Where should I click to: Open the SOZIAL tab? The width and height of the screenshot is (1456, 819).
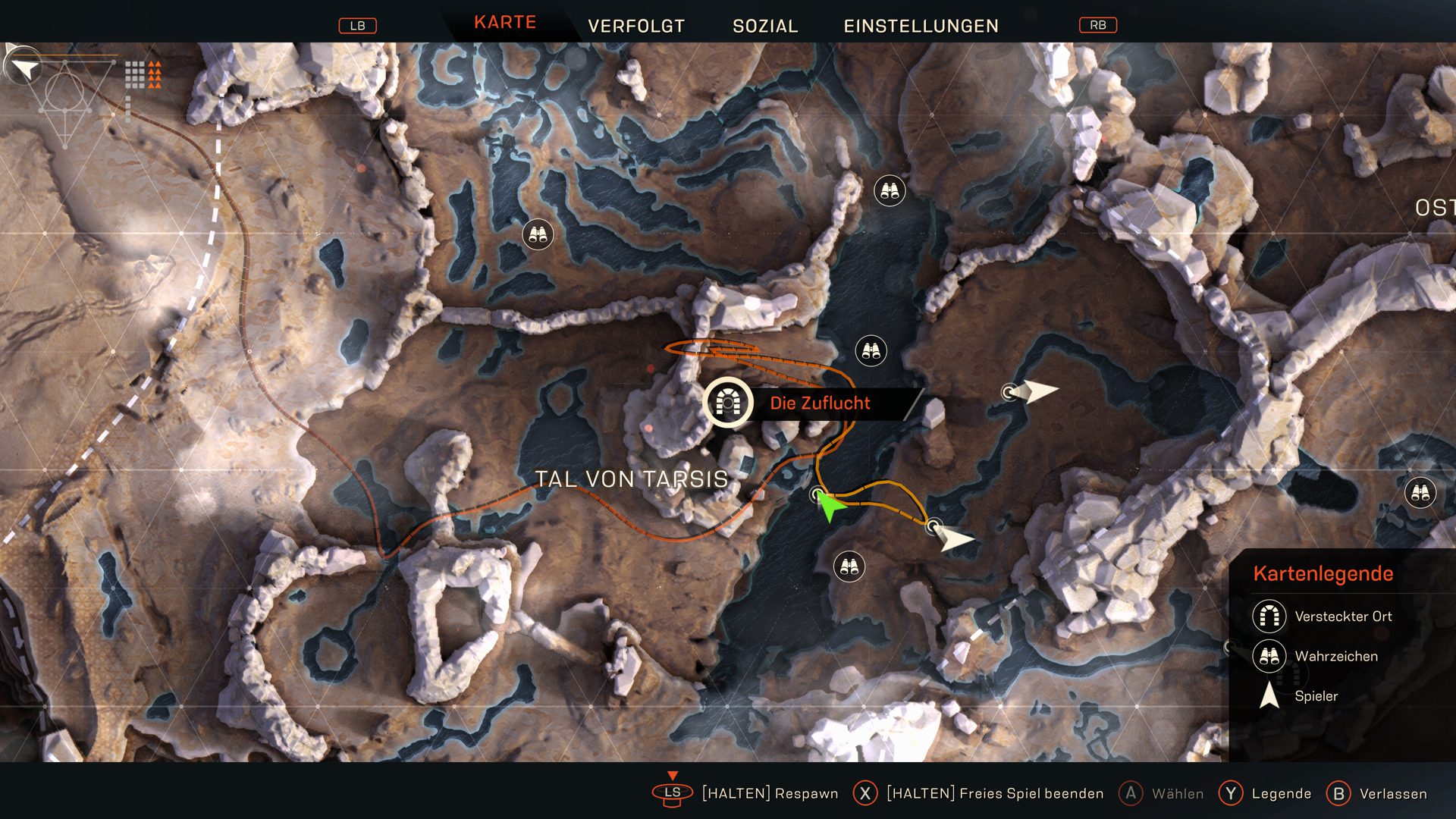(x=765, y=26)
